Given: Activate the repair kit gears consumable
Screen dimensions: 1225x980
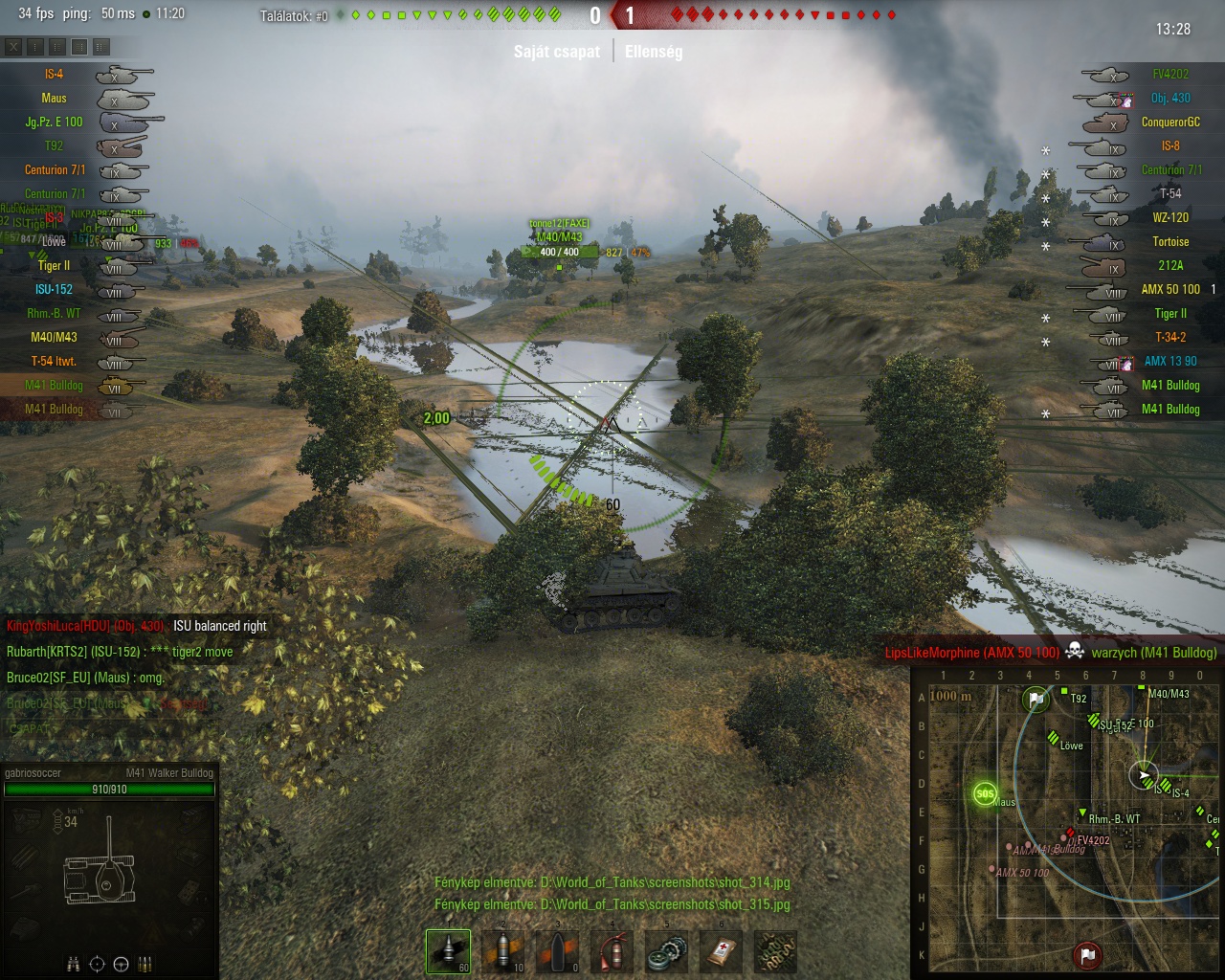Looking at the screenshot, I should [666, 951].
